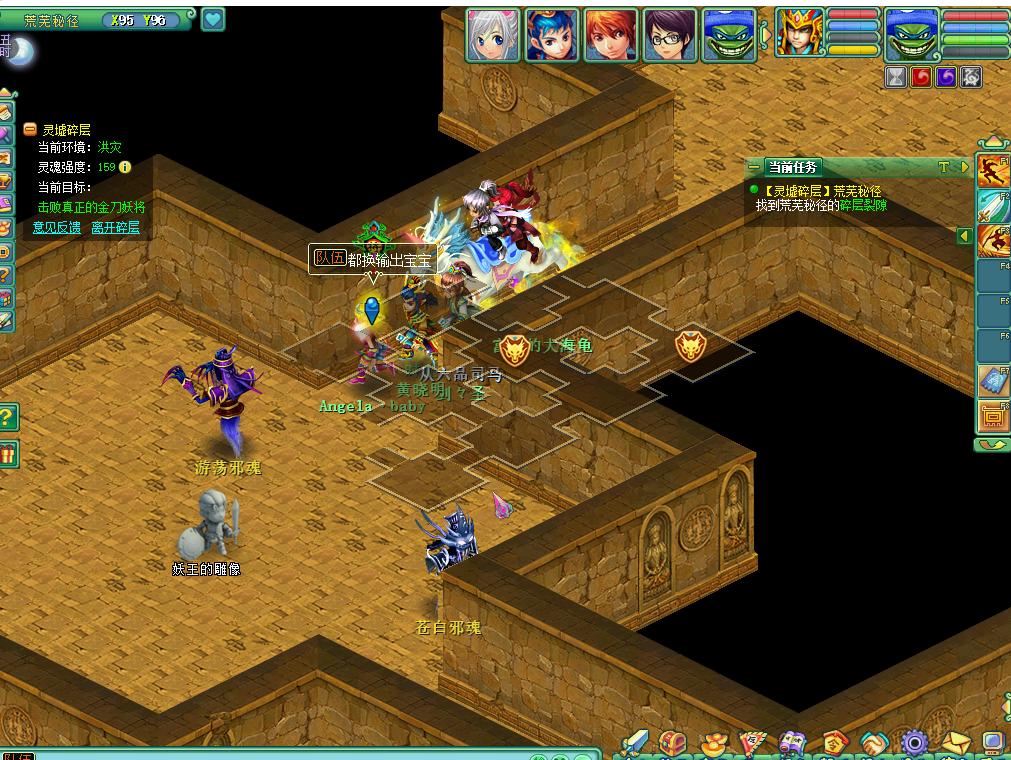Click the blue heart icon

213,19
